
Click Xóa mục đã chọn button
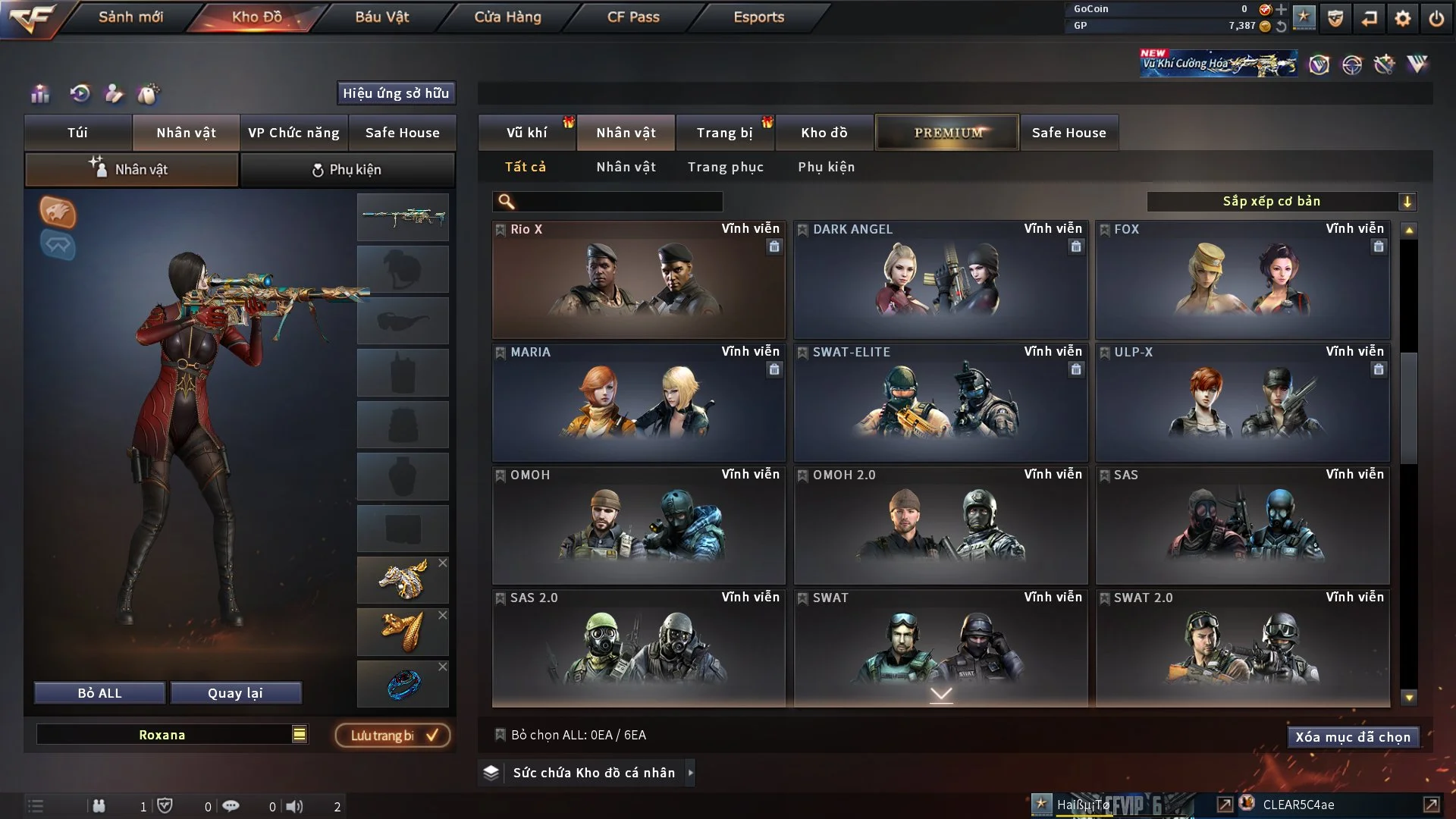pyautogui.click(x=1352, y=737)
